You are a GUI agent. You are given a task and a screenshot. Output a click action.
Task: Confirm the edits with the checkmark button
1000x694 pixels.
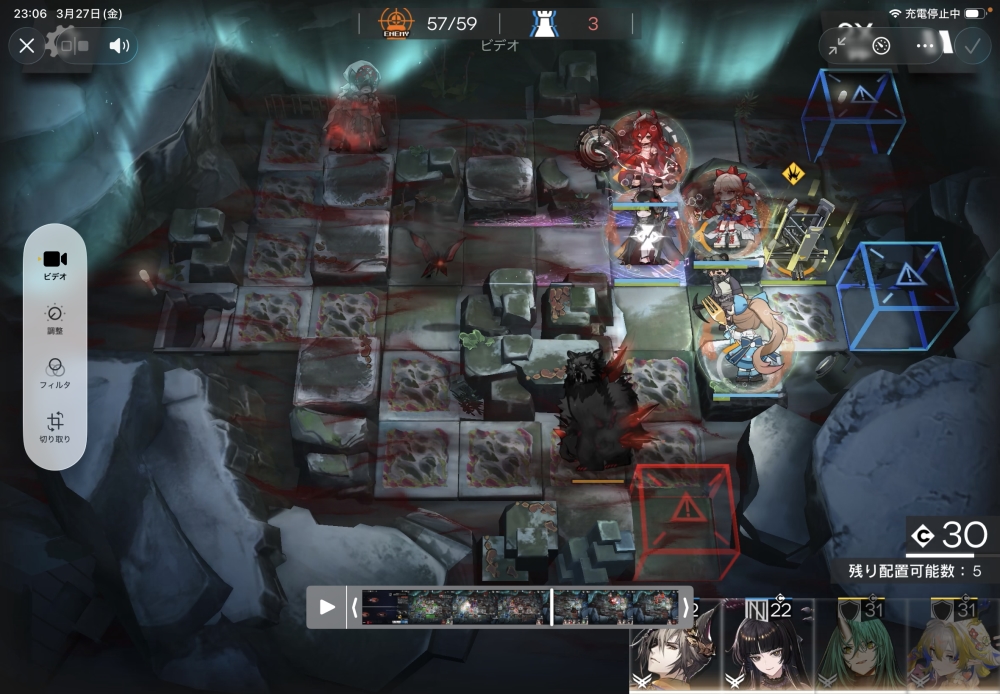971,46
